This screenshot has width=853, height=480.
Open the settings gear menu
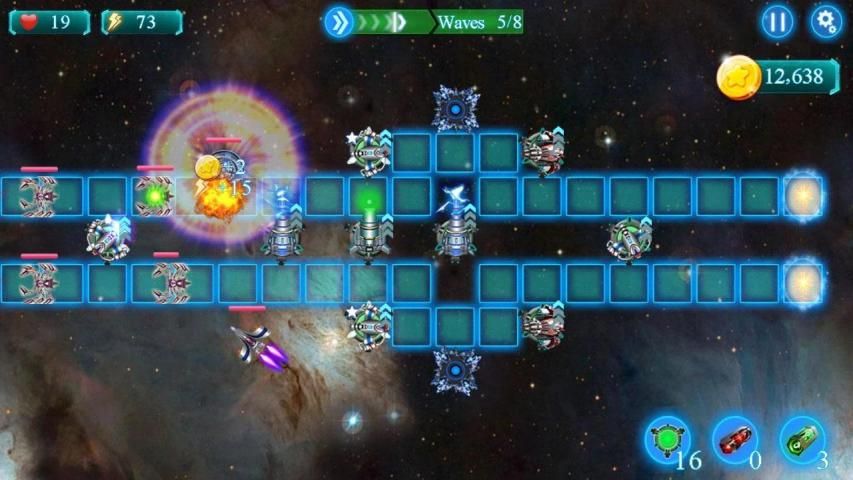825,21
